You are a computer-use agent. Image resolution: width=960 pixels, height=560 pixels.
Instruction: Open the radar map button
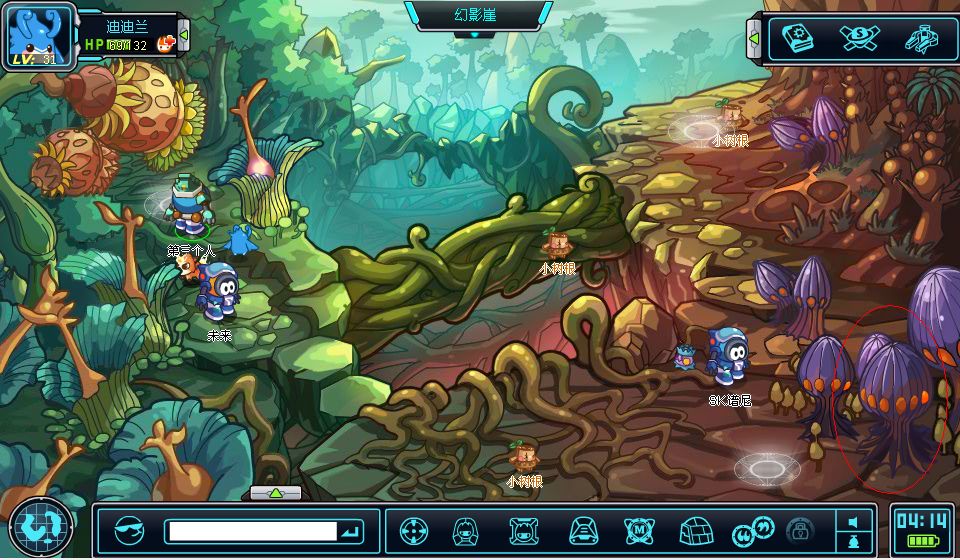tap(41, 527)
